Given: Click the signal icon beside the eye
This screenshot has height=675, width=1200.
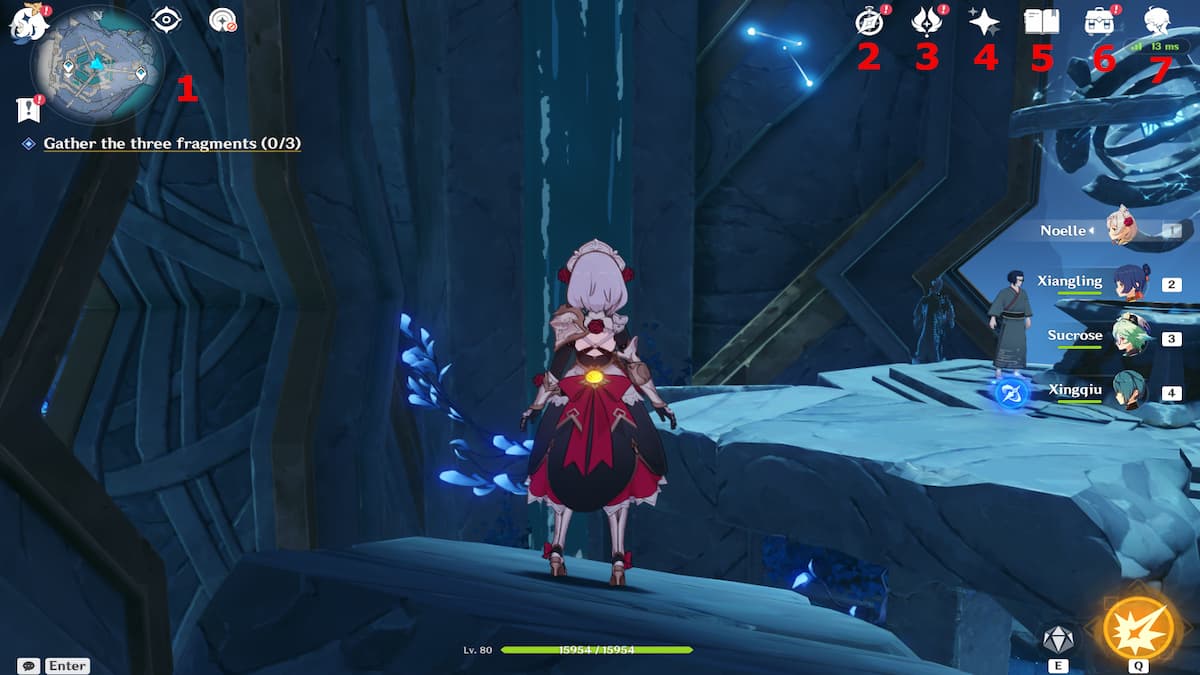Looking at the screenshot, I should tap(222, 19).
